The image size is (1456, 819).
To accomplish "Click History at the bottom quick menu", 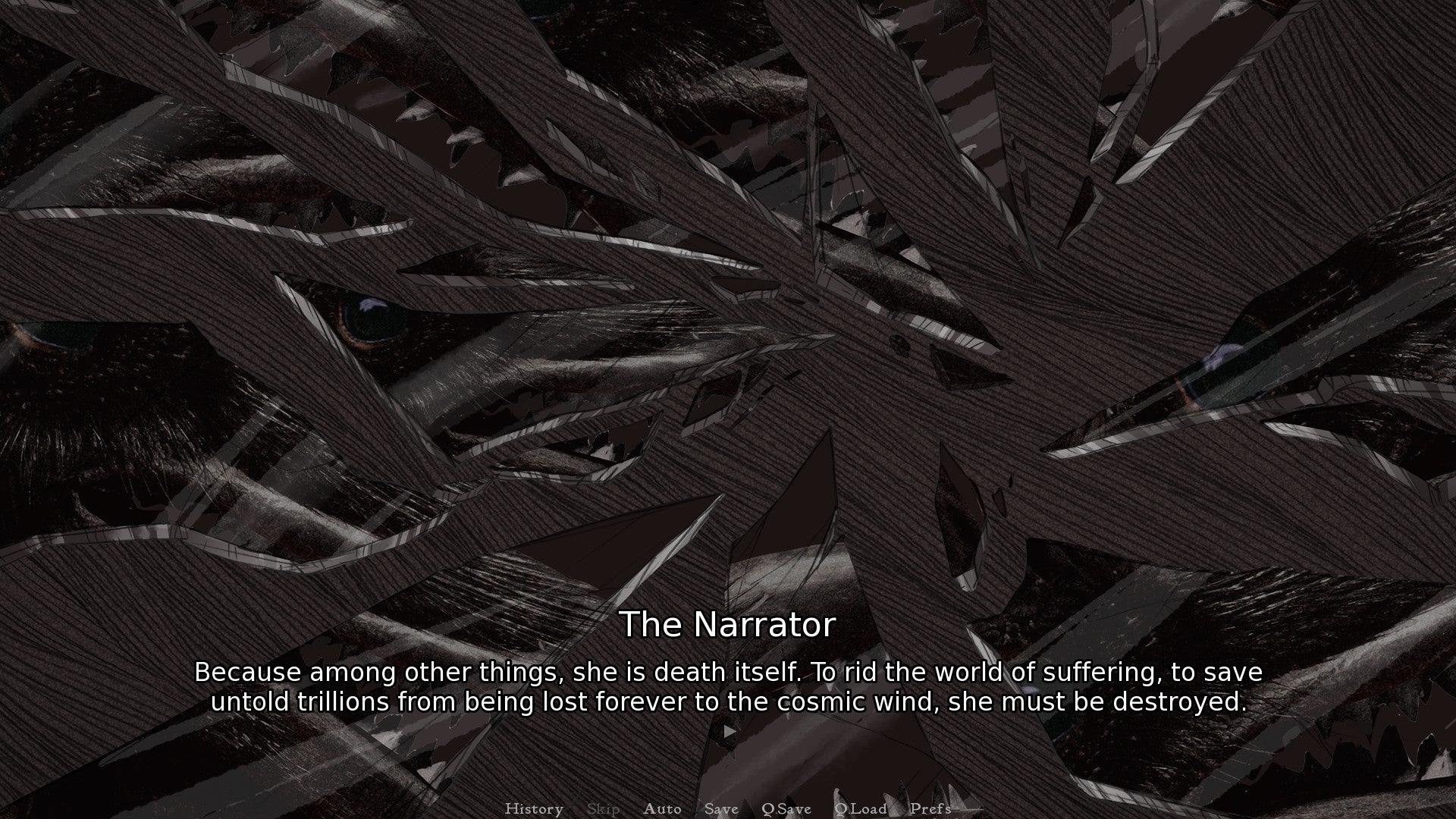I will tap(534, 808).
